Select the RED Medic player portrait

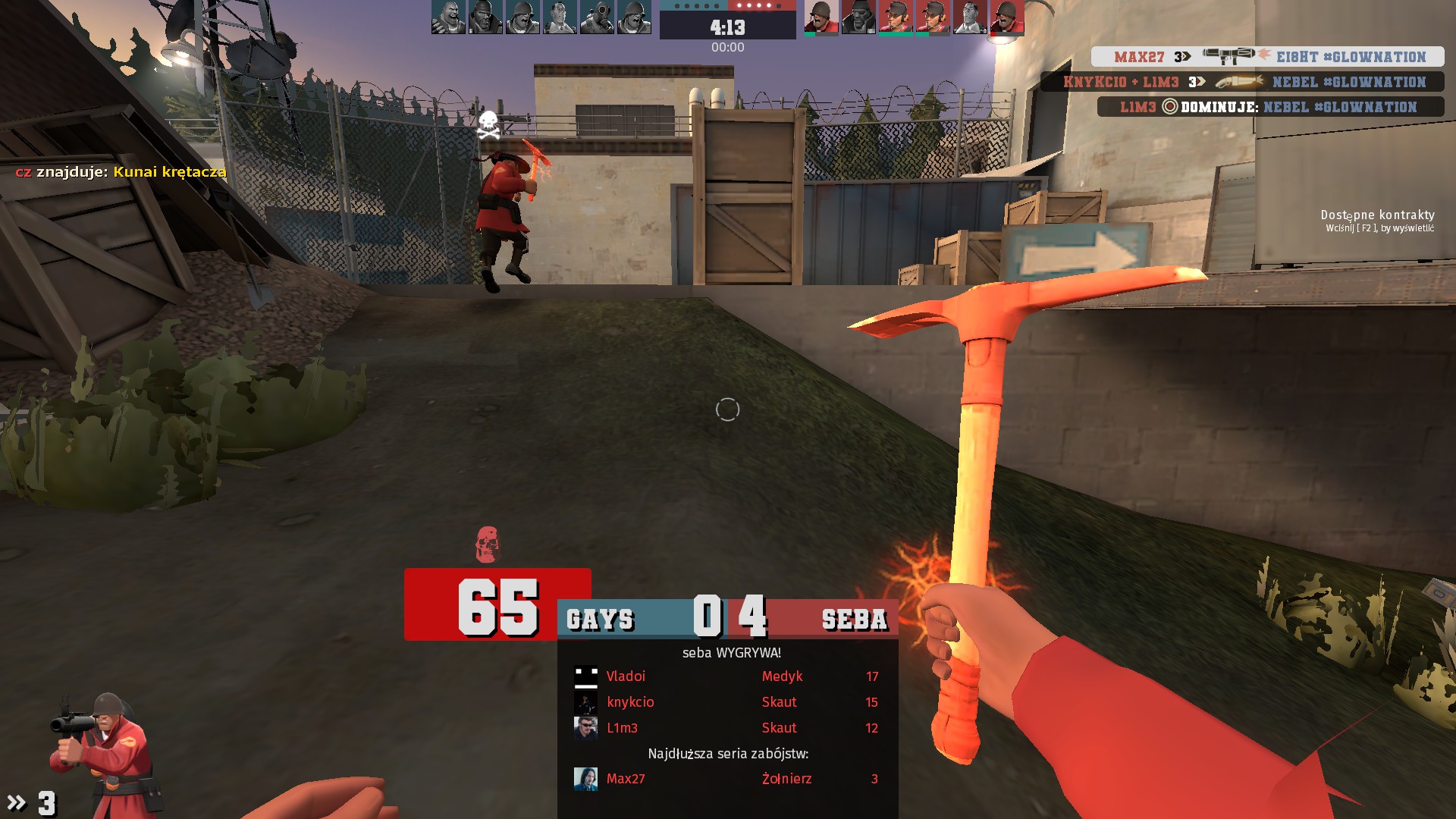click(x=970, y=17)
